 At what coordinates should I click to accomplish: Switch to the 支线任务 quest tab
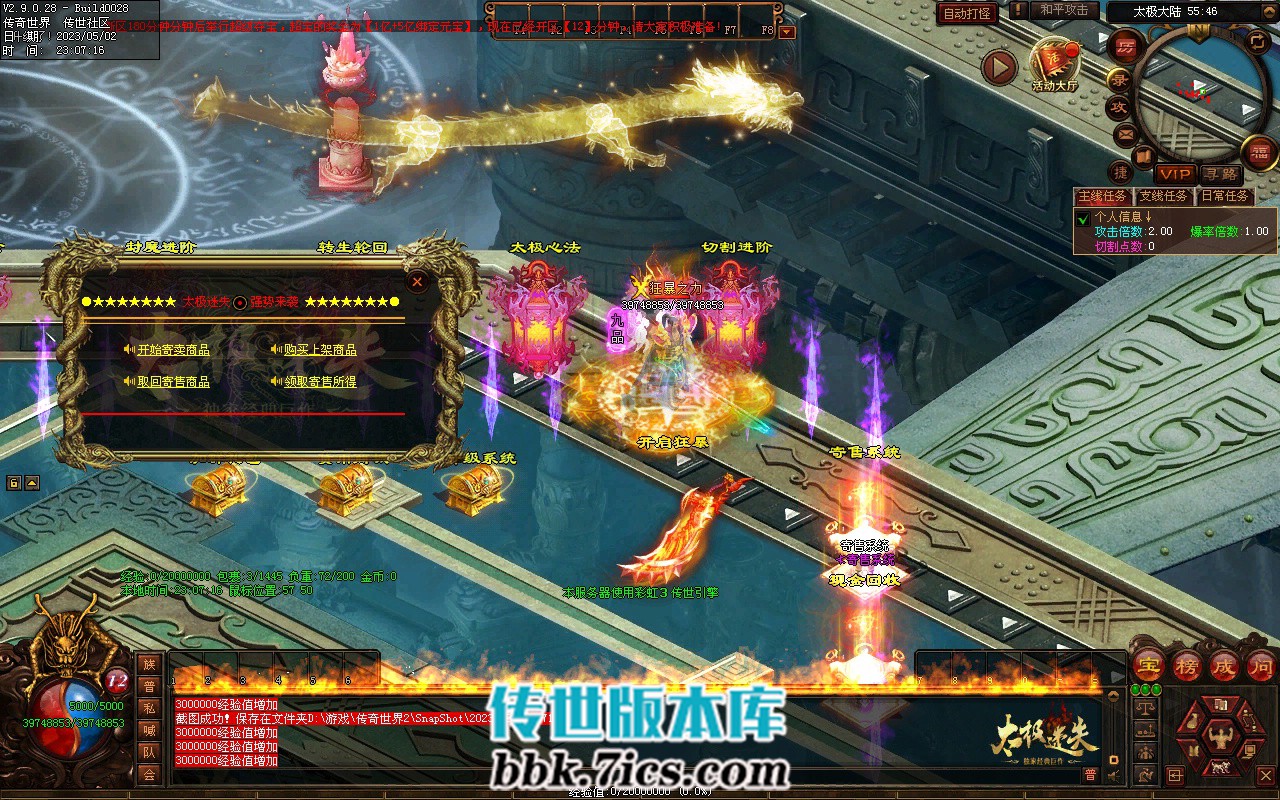click(x=1163, y=196)
